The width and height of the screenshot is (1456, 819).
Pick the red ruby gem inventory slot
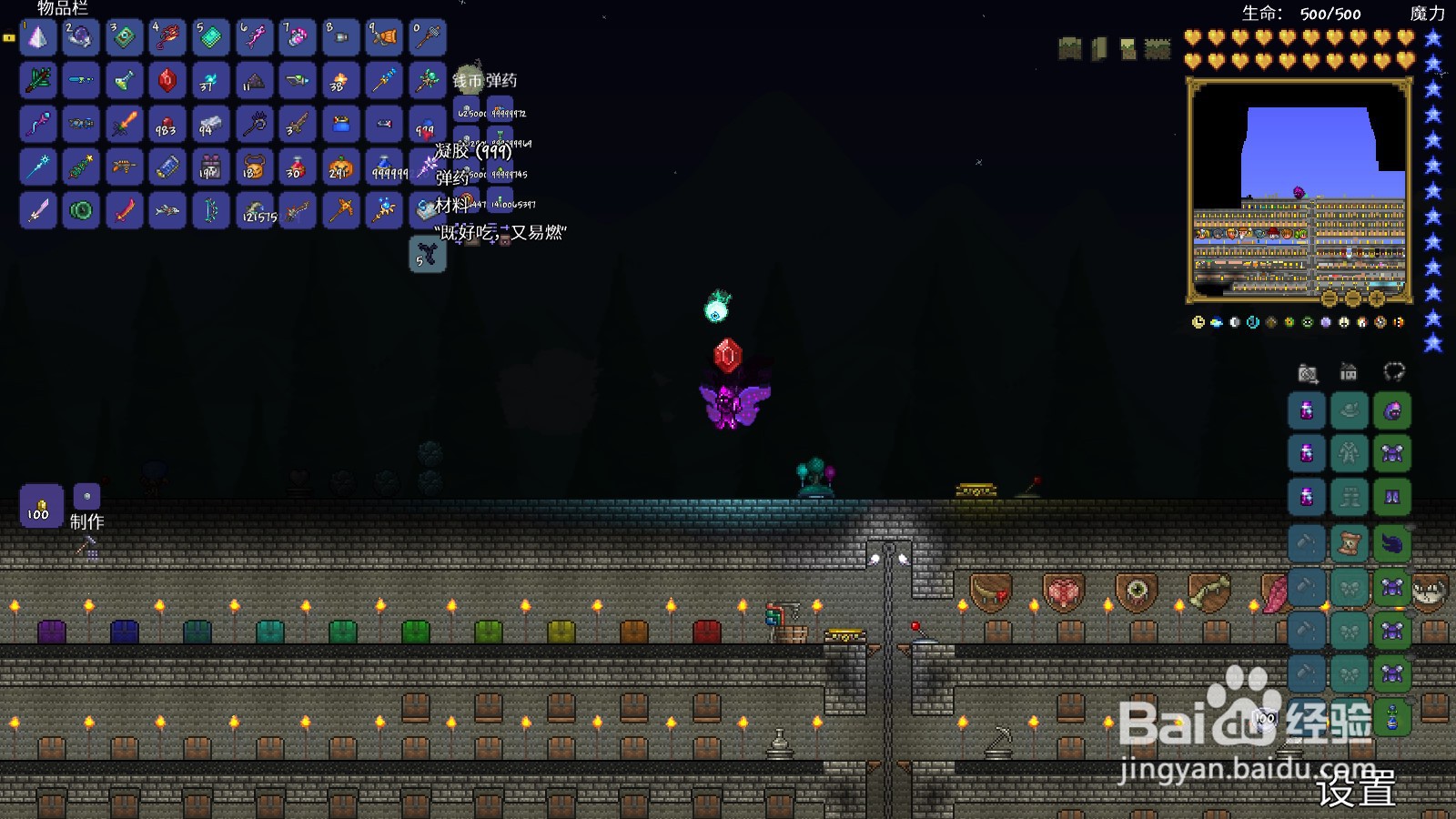[x=167, y=81]
